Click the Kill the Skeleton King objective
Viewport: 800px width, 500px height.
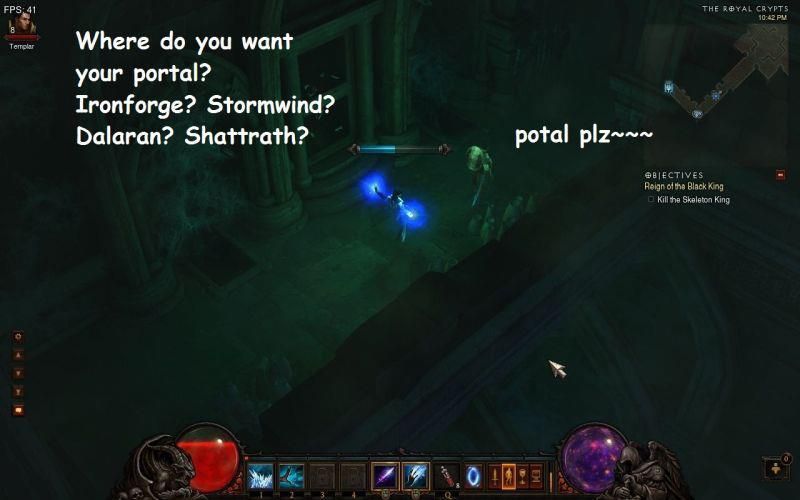[693, 200]
